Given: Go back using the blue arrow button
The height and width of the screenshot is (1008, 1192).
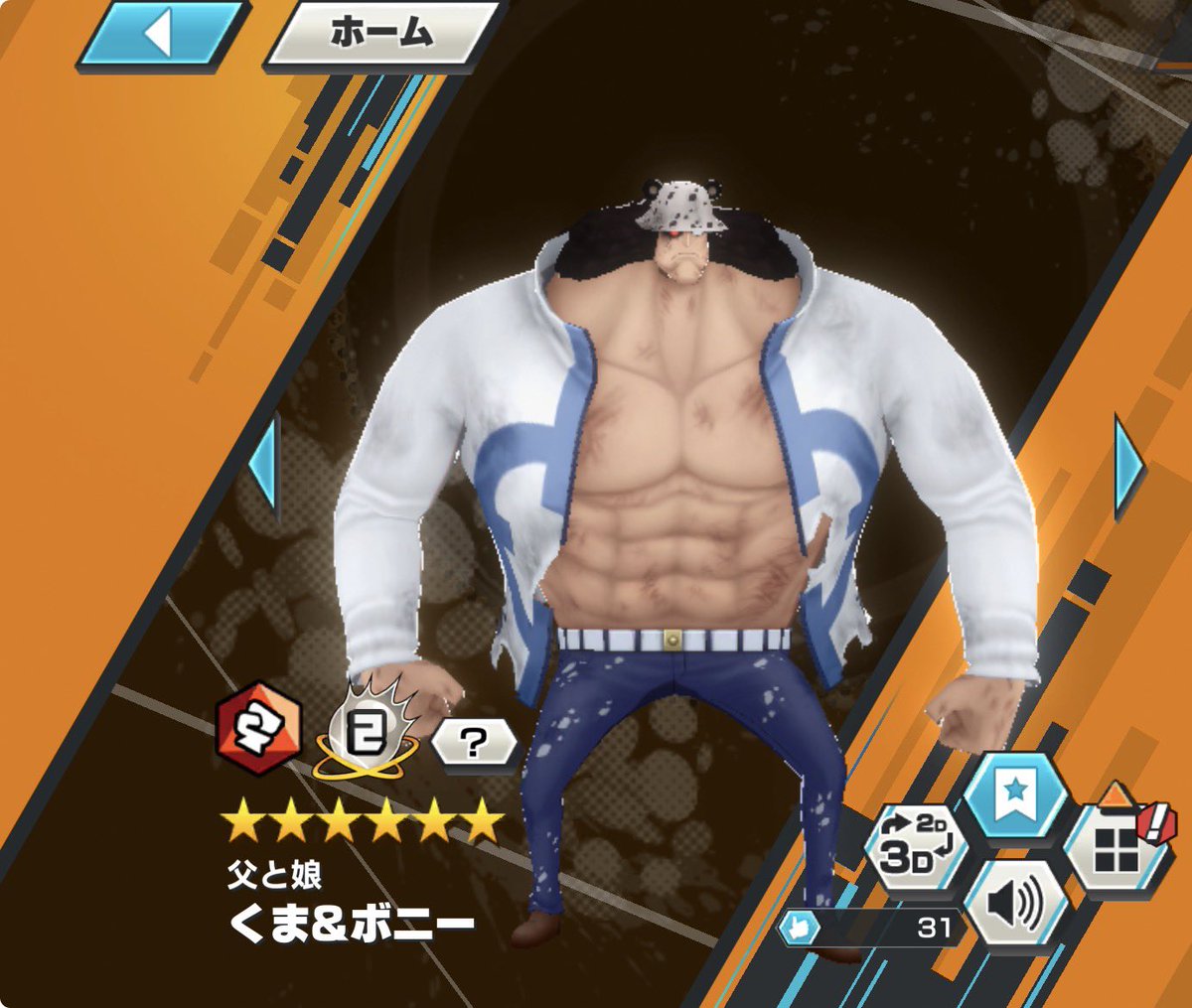Looking at the screenshot, I should [161, 36].
